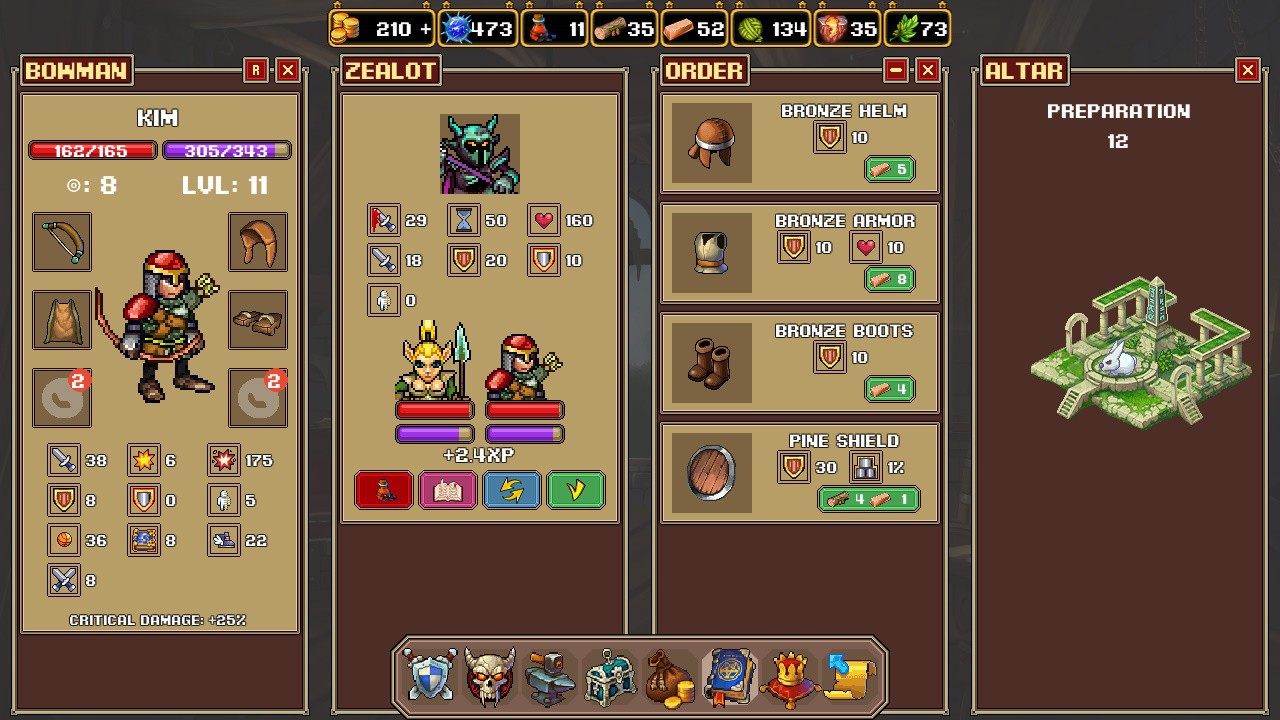Open the pink spellbook button

(x=448, y=490)
